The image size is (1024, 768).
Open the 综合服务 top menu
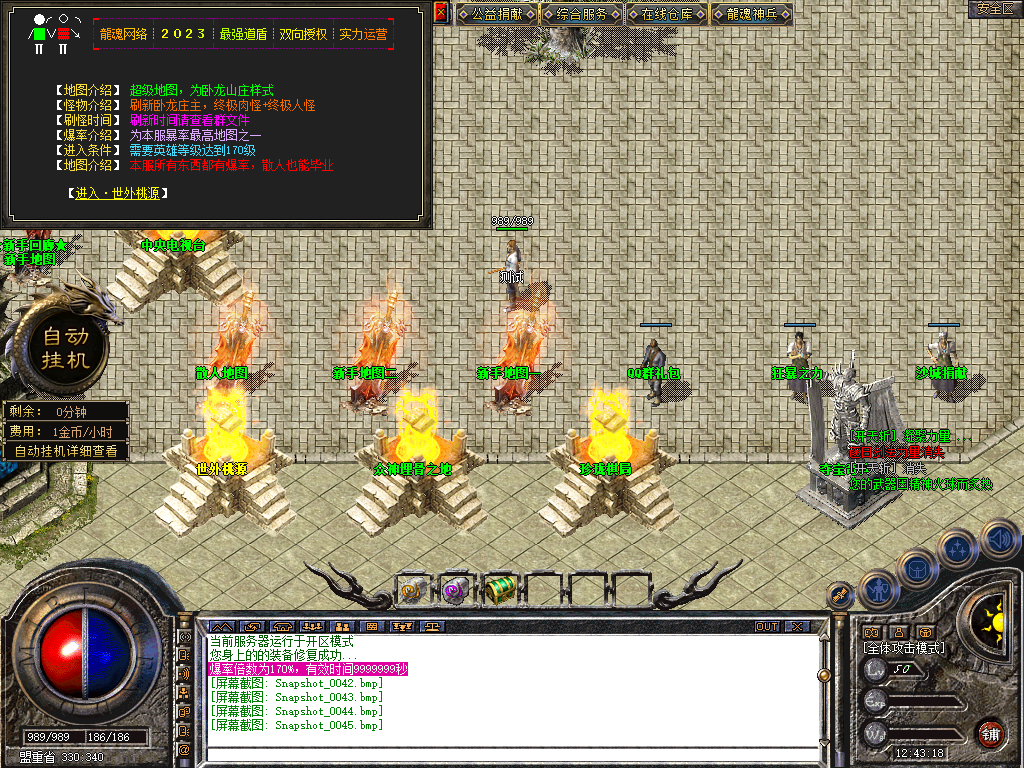tap(583, 14)
